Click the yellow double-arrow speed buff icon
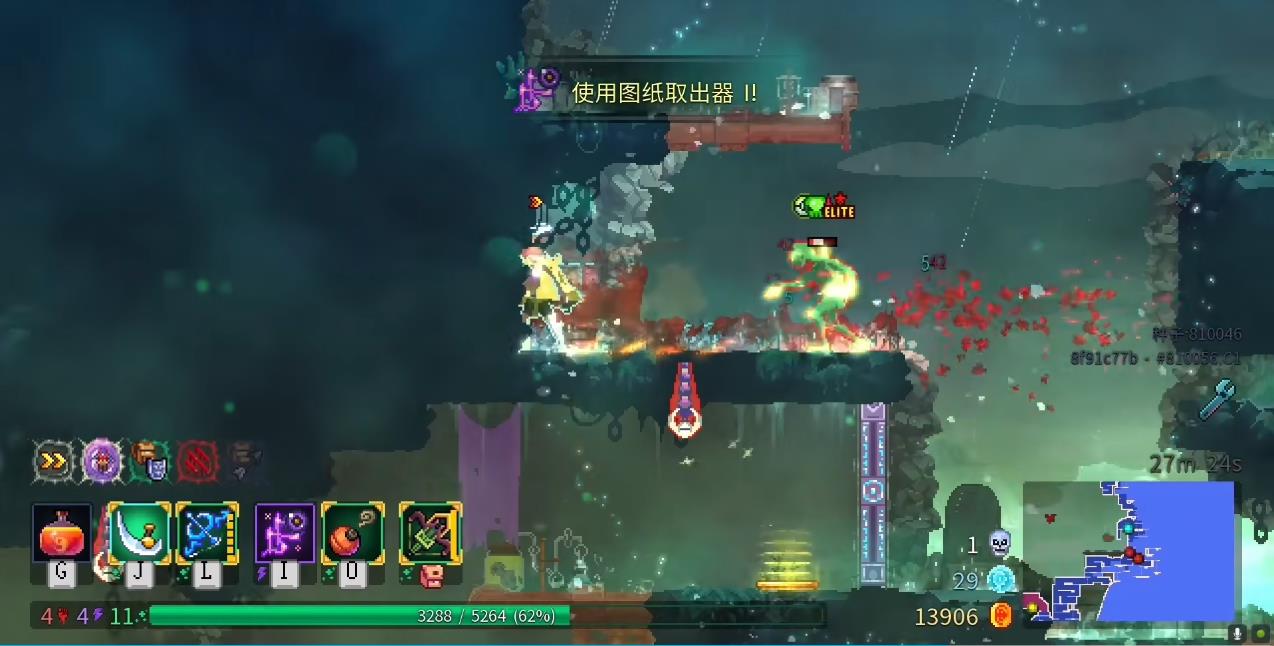The height and width of the screenshot is (646, 1274). pos(52,461)
